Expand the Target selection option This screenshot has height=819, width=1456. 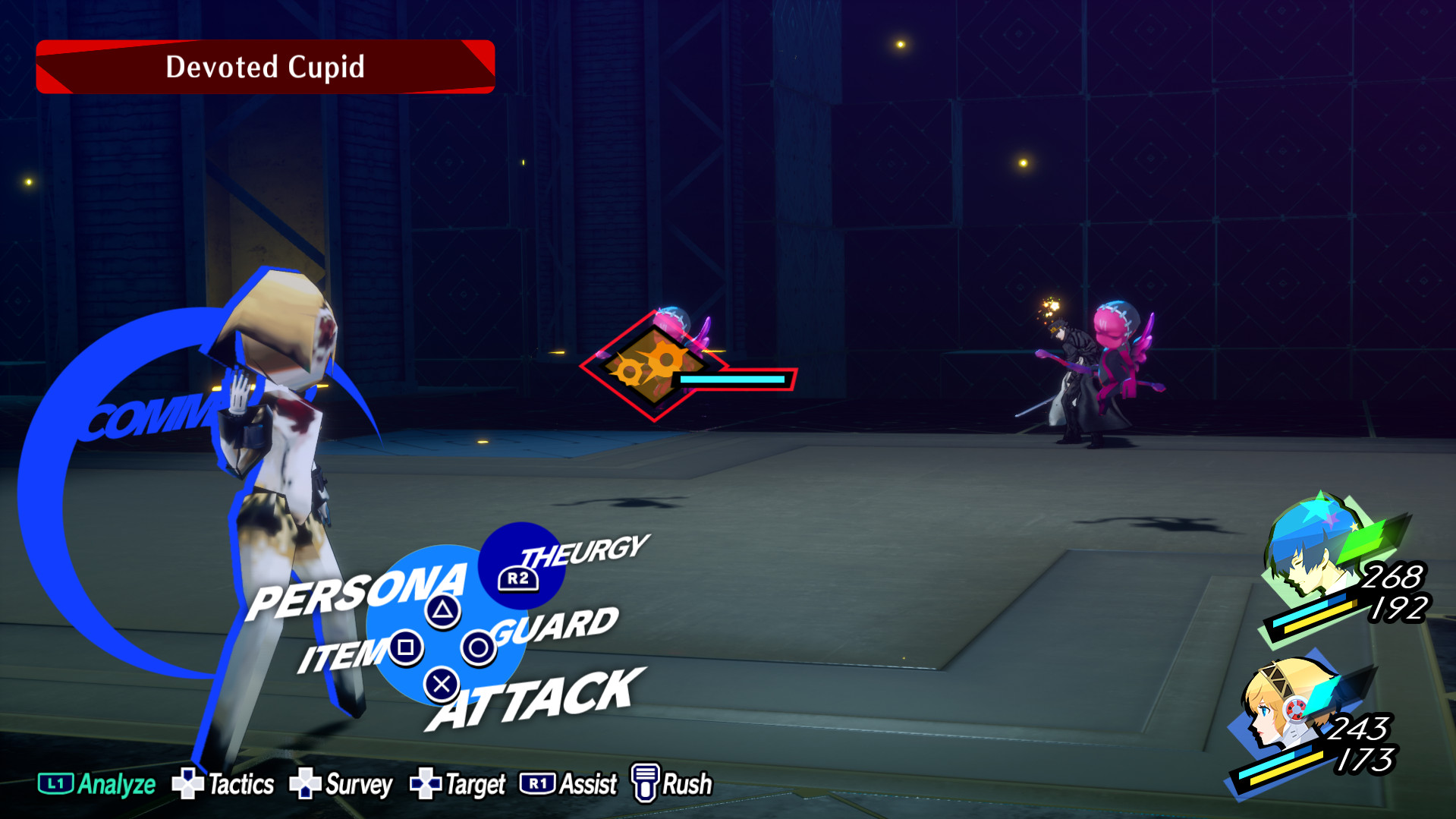point(474,784)
